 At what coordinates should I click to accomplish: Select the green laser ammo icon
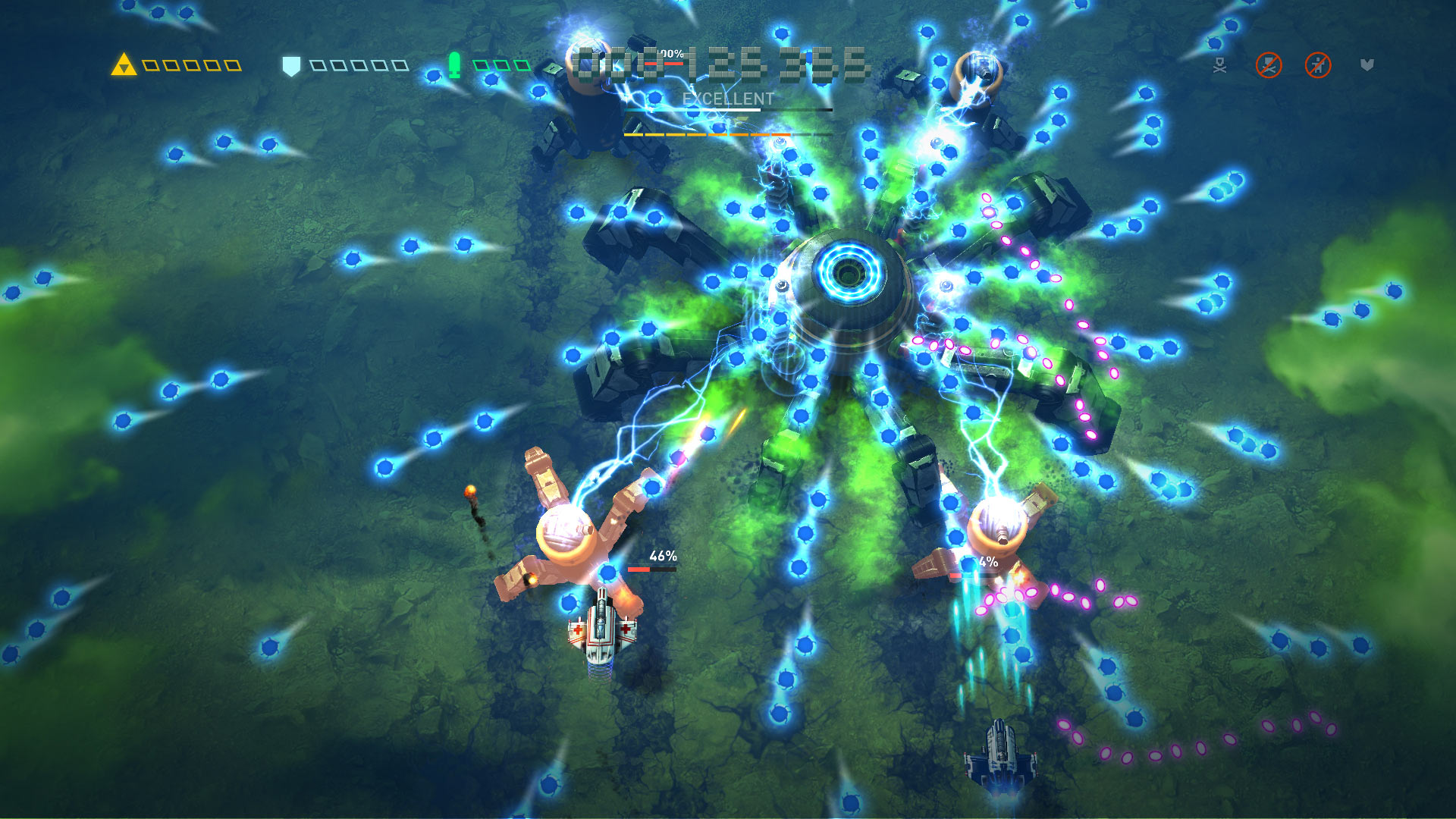453,64
